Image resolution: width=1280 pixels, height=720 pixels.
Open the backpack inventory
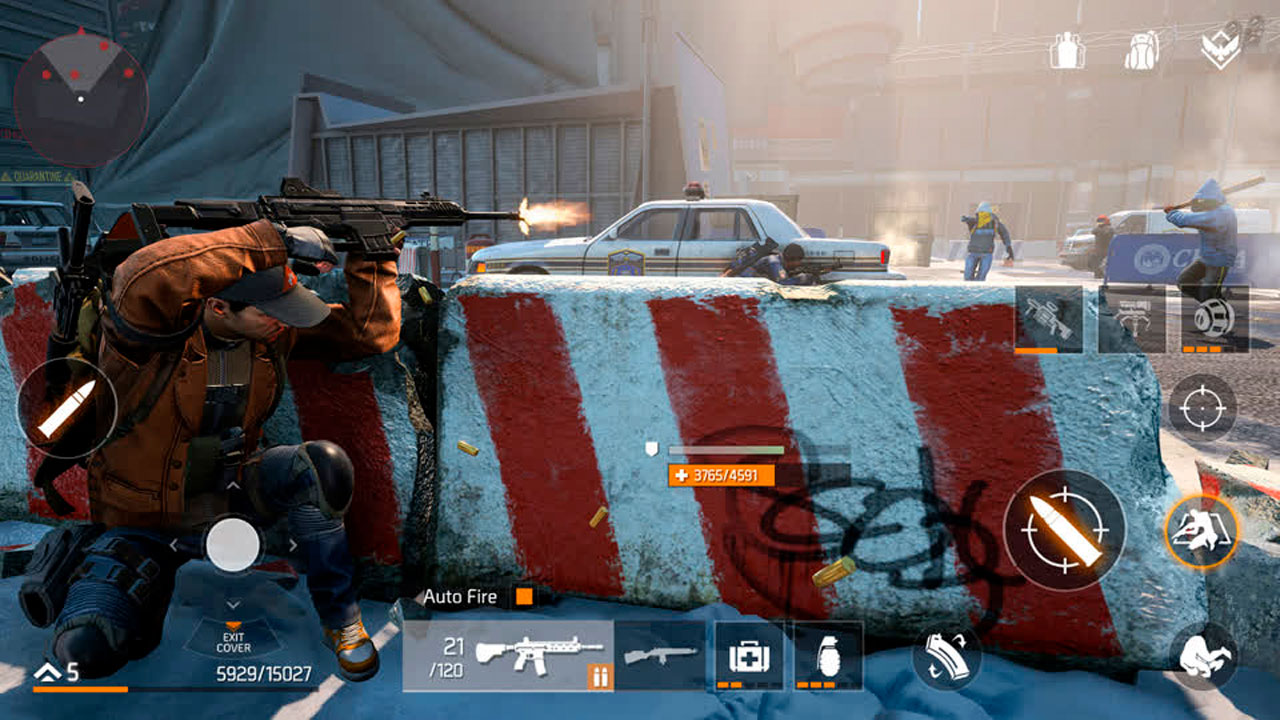tap(1142, 50)
